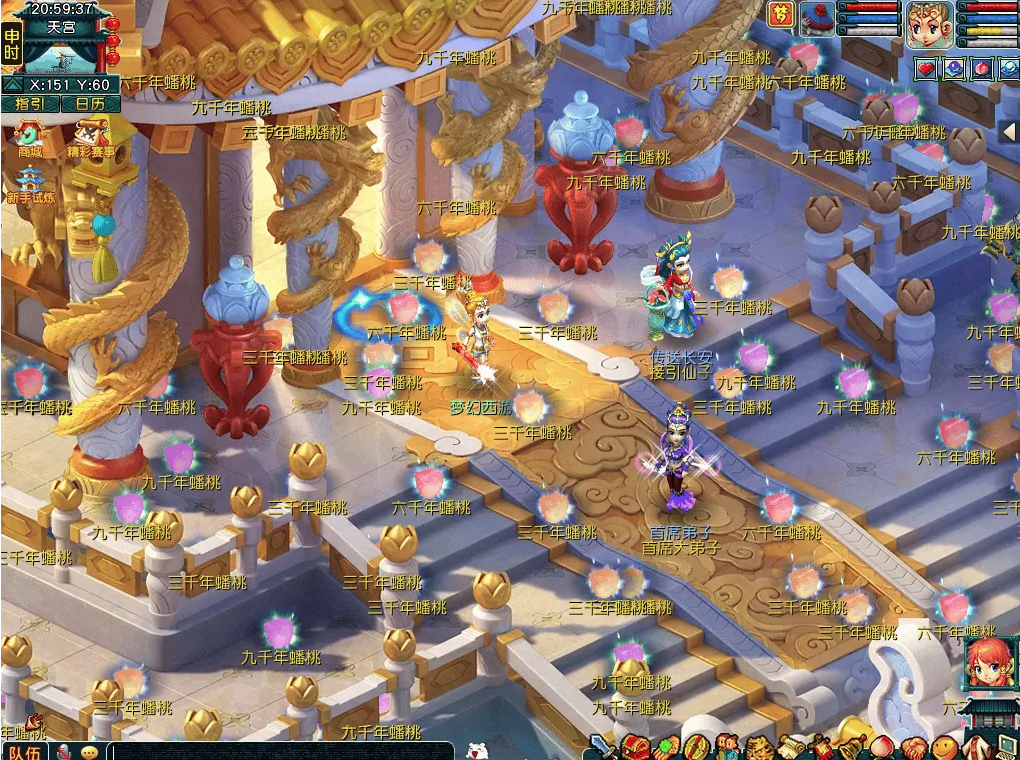Expand the side panel arrow
The height and width of the screenshot is (760, 1020).
1009,132
